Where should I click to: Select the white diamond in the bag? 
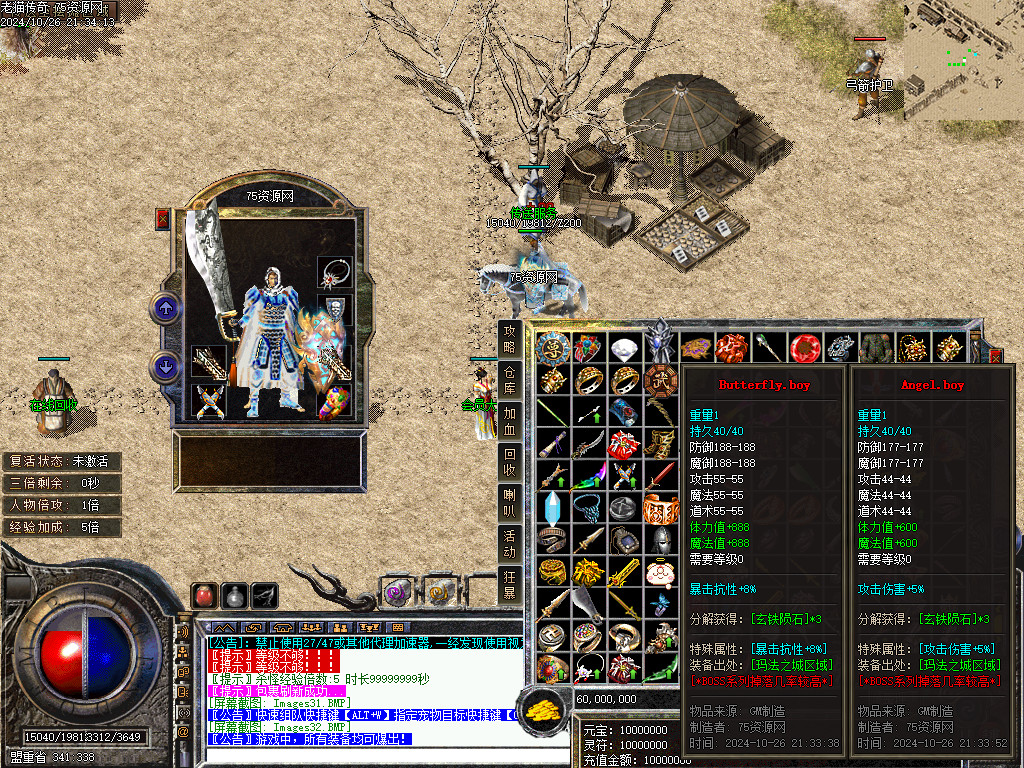coord(625,349)
